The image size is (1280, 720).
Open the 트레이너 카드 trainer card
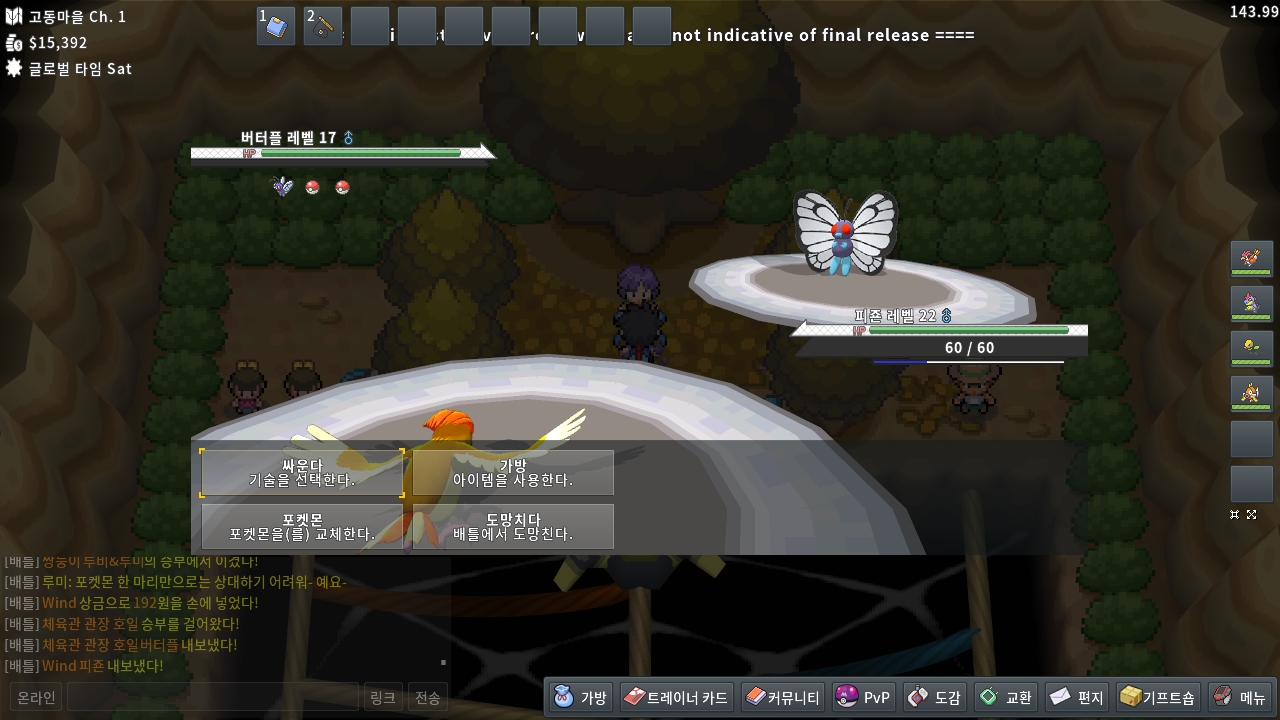tap(677, 697)
